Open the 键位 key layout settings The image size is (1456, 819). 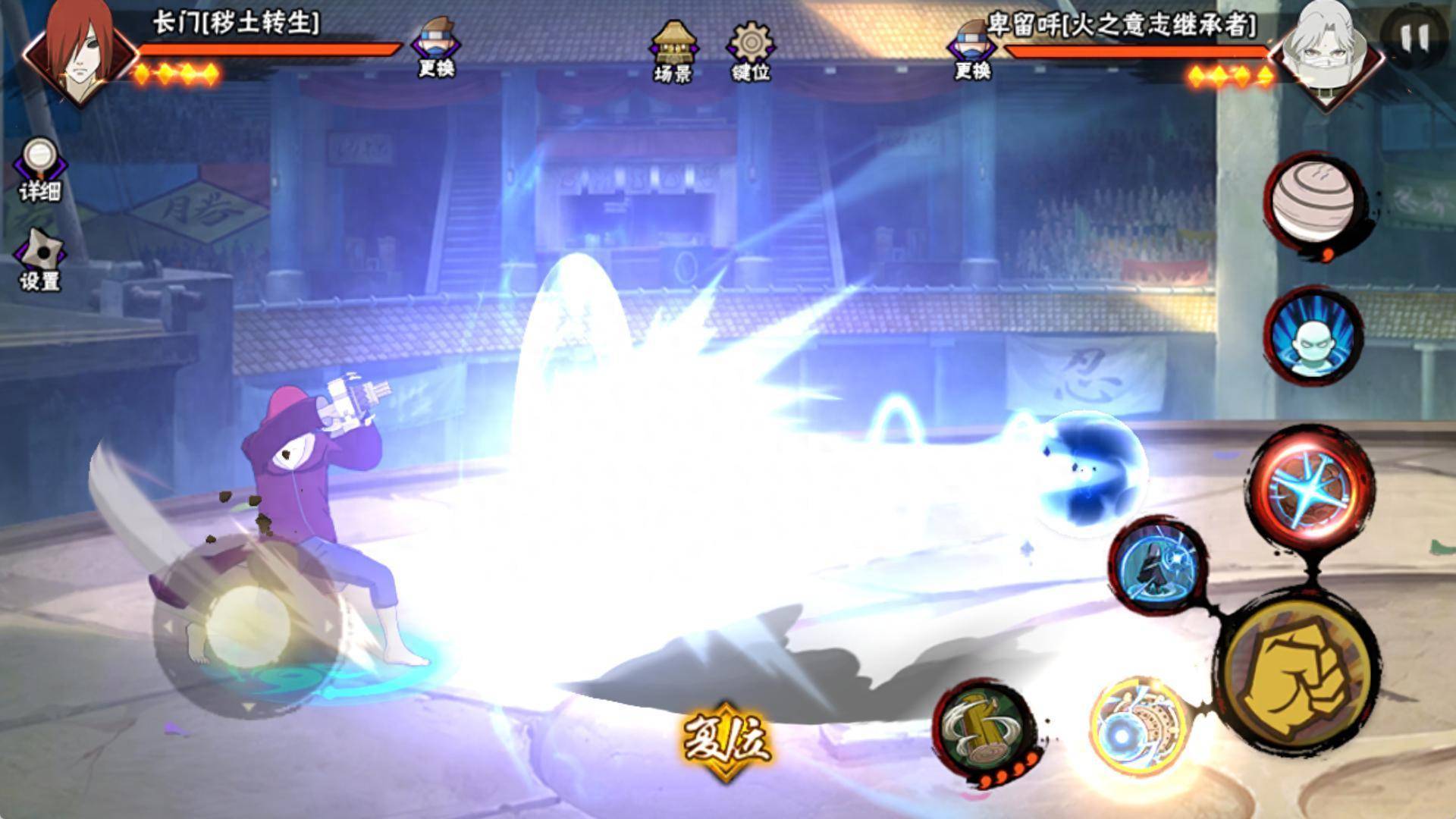click(x=751, y=50)
